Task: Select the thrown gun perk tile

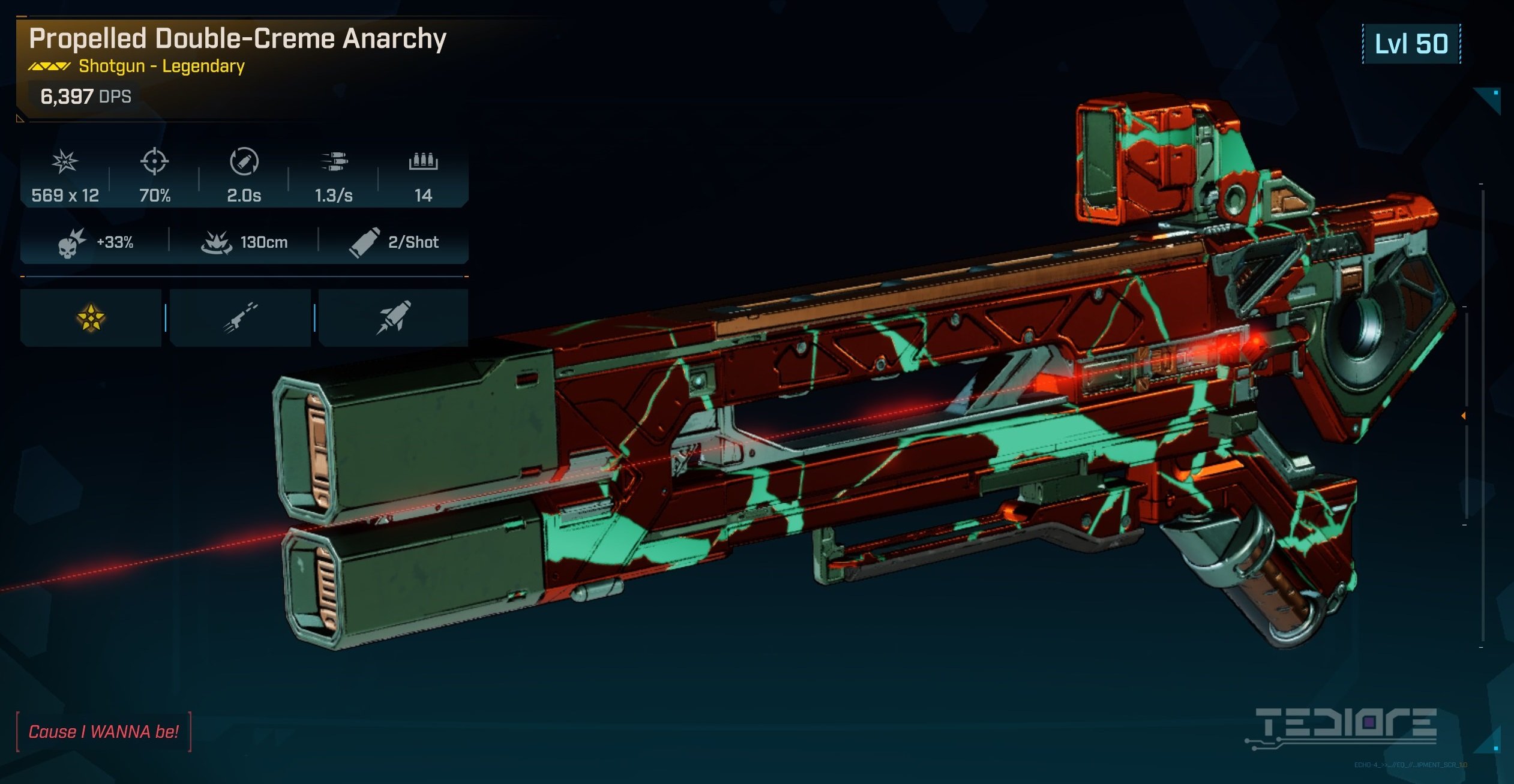Action: coord(240,317)
